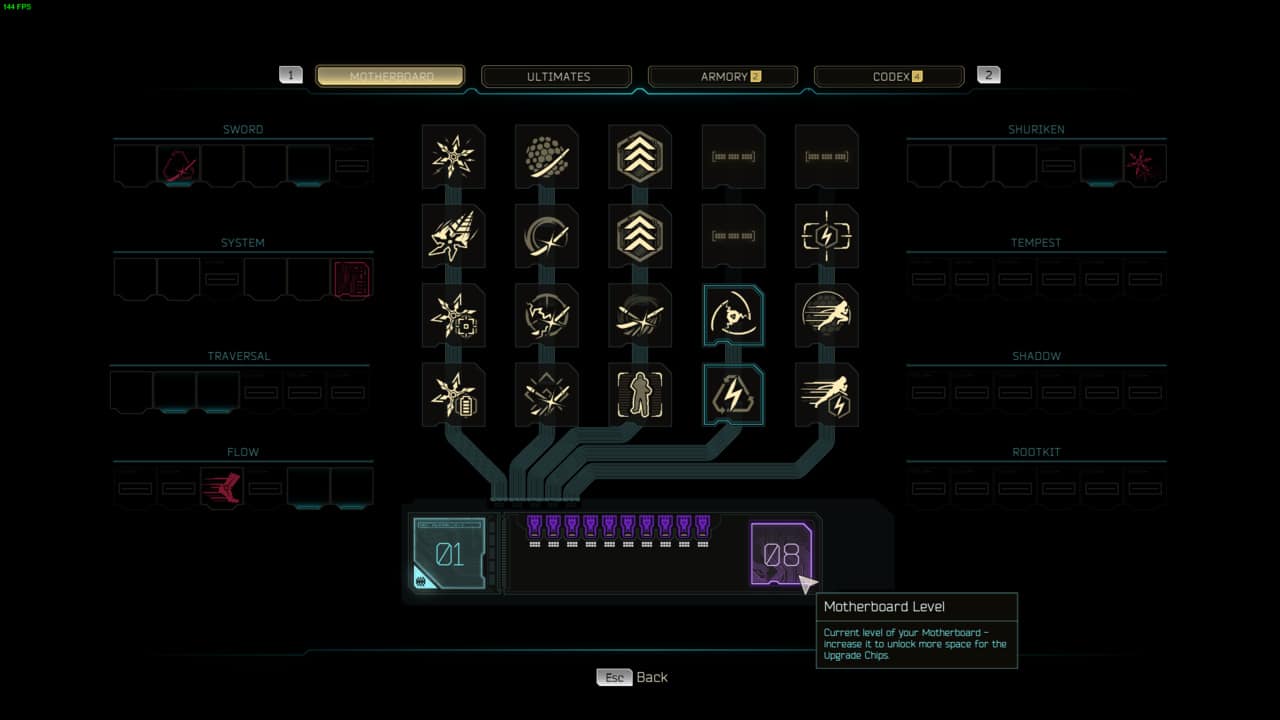Choose the cyan 01 motherboard slot
Viewport: 1280px width, 720px height.
(450, 553)
